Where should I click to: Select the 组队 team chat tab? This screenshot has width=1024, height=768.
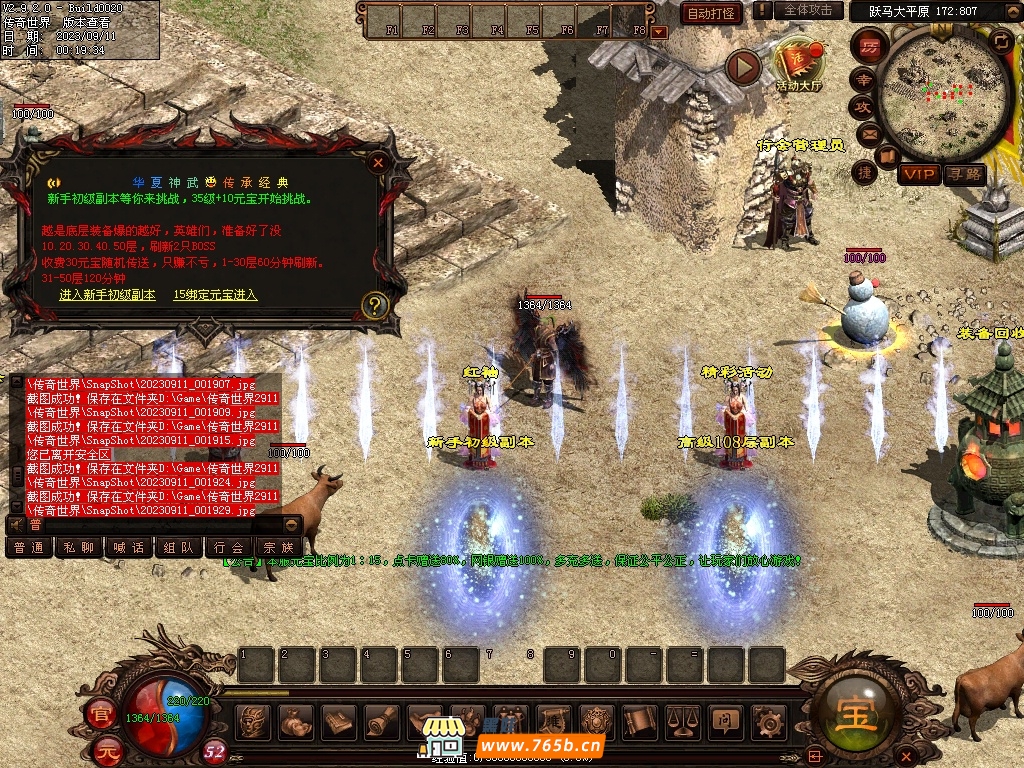[x=178, y=548]
